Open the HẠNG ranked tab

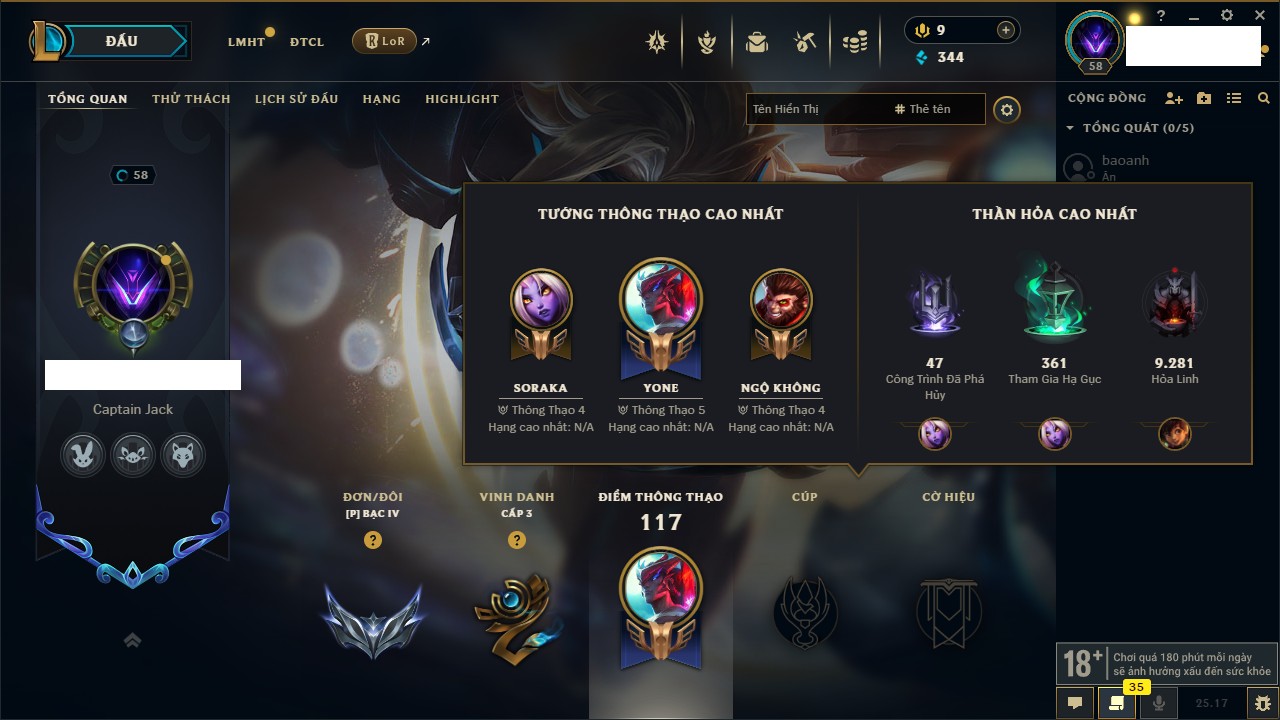(x=381, y=99)
